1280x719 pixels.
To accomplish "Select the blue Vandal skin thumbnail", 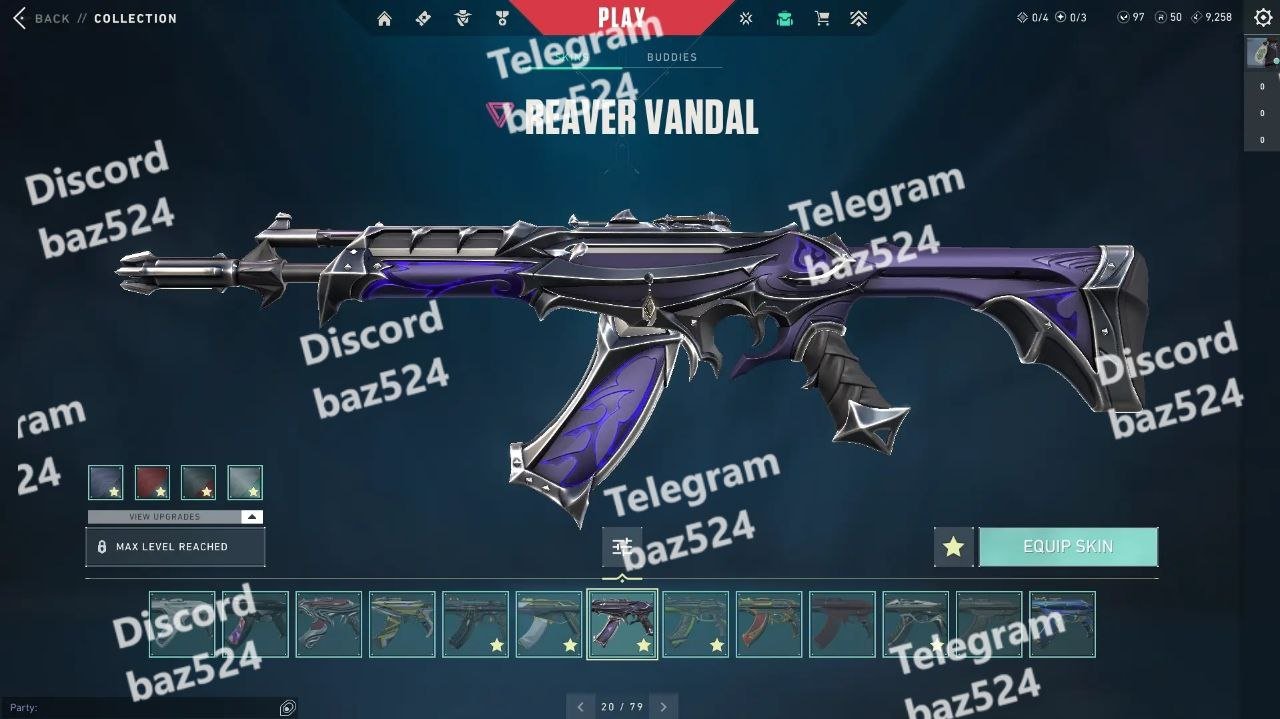I will click(1062, 624).
